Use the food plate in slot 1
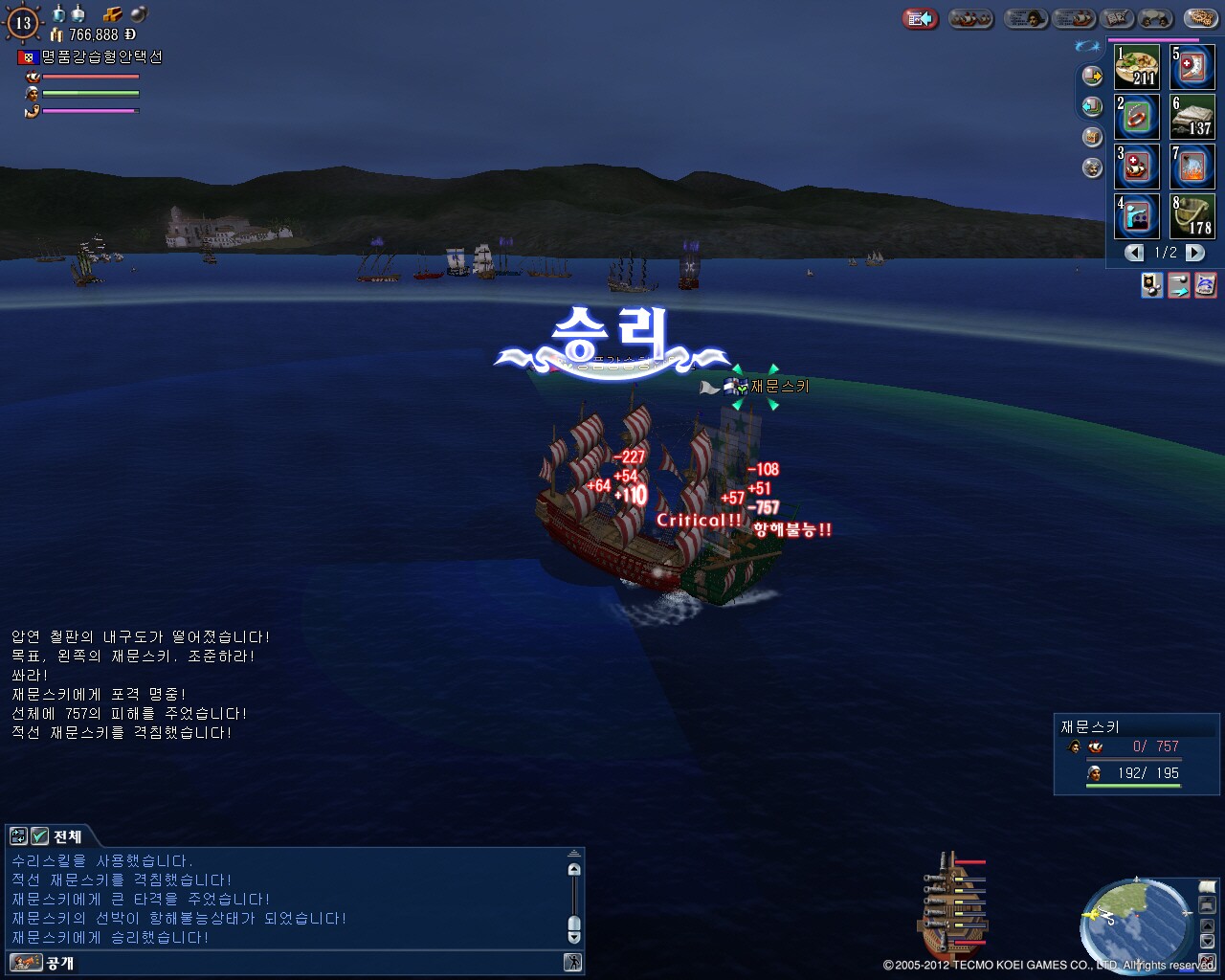 [x=1136, y=67]
